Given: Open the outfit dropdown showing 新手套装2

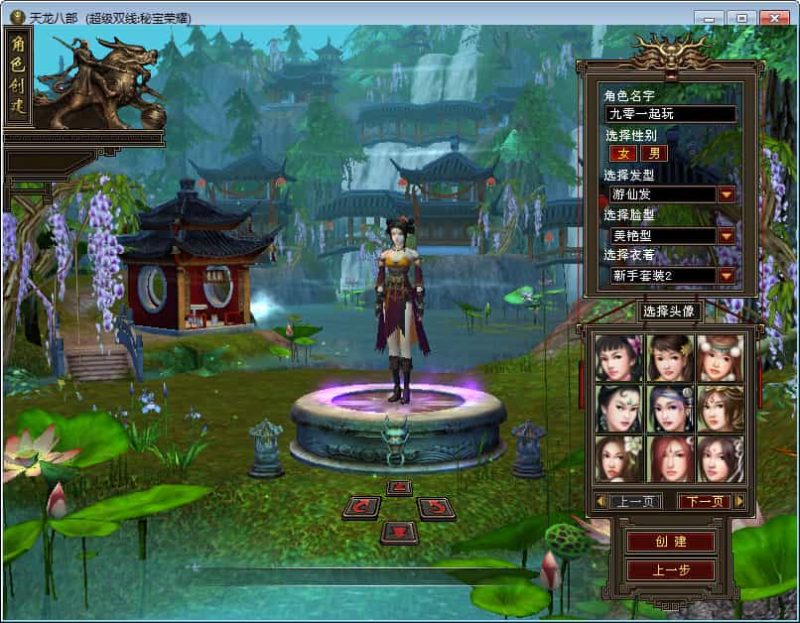Looking at the screenshot, I should (726, 275).
